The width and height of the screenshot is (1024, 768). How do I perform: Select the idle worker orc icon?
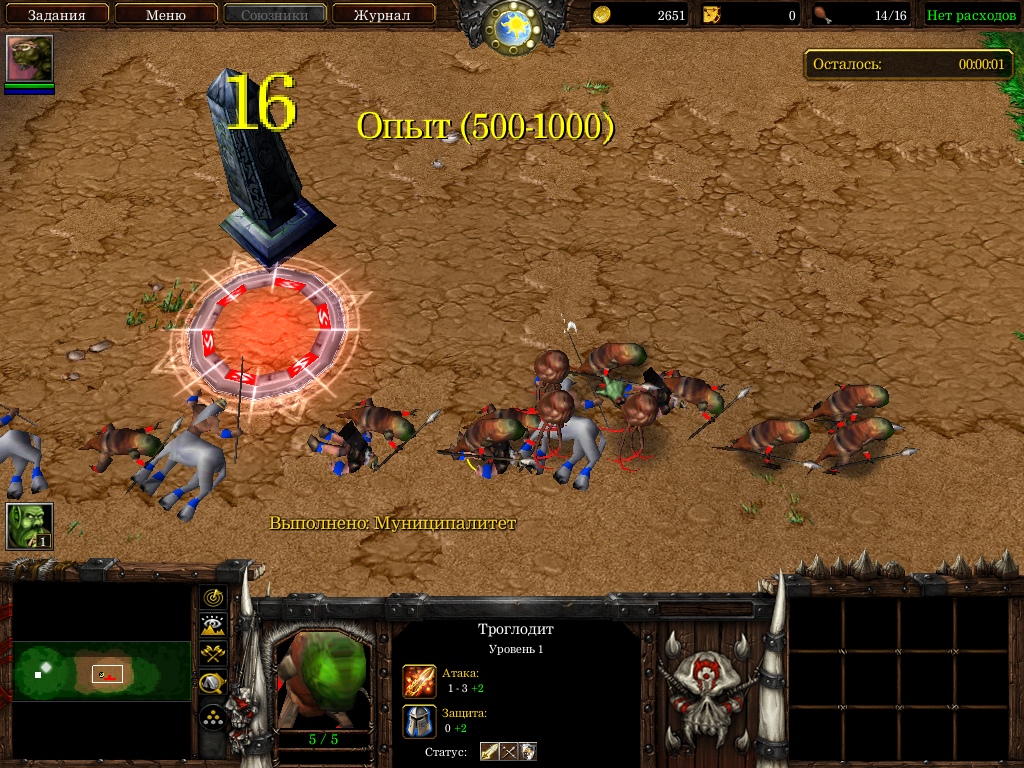30,526
